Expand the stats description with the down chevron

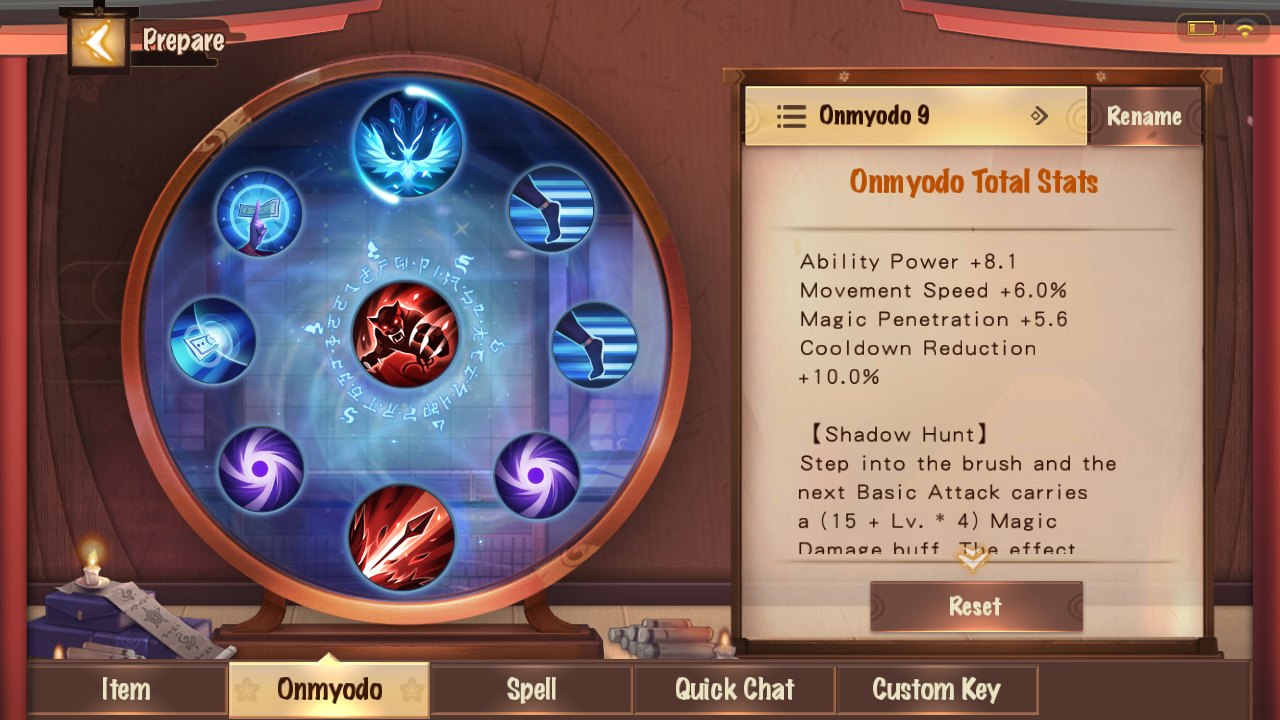pos(972,560)
